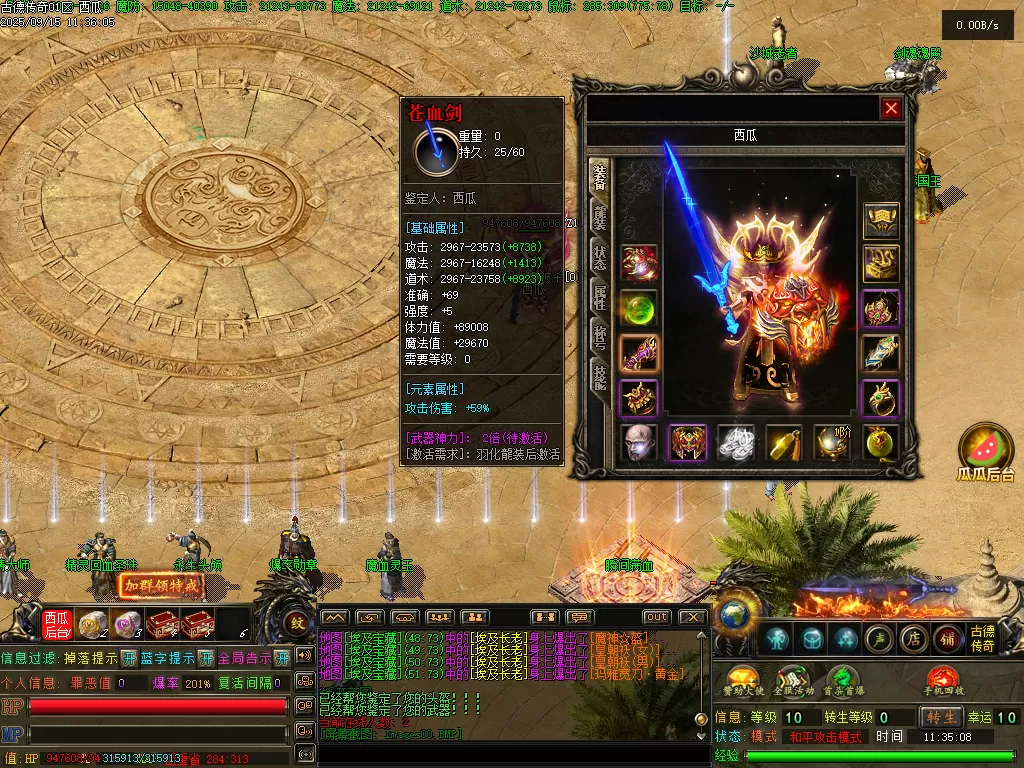
Task: Click the chat panel 'out' button
Action: click(656, 617)
